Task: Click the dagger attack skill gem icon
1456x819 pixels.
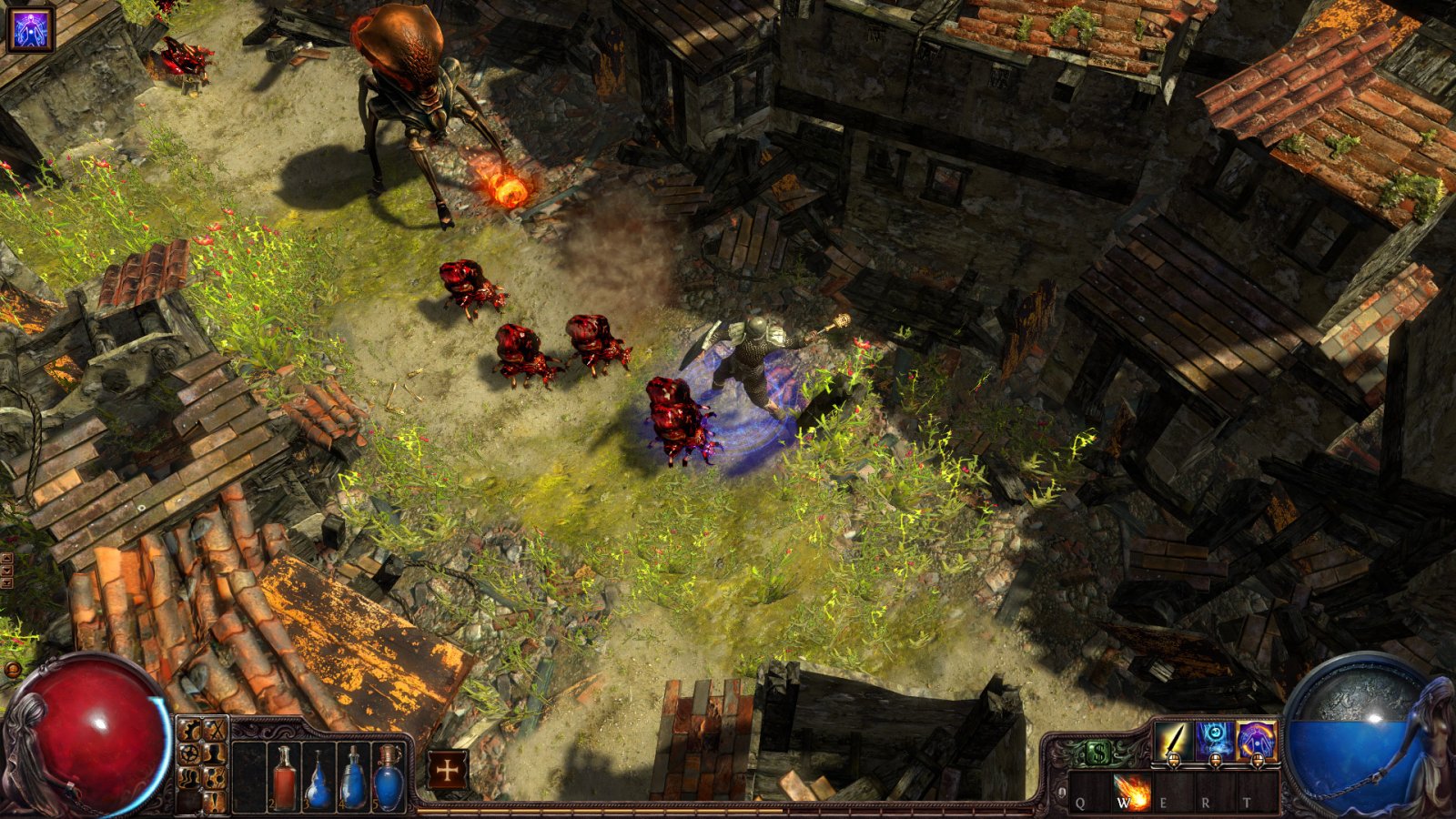Action: tap(1173, 739)
